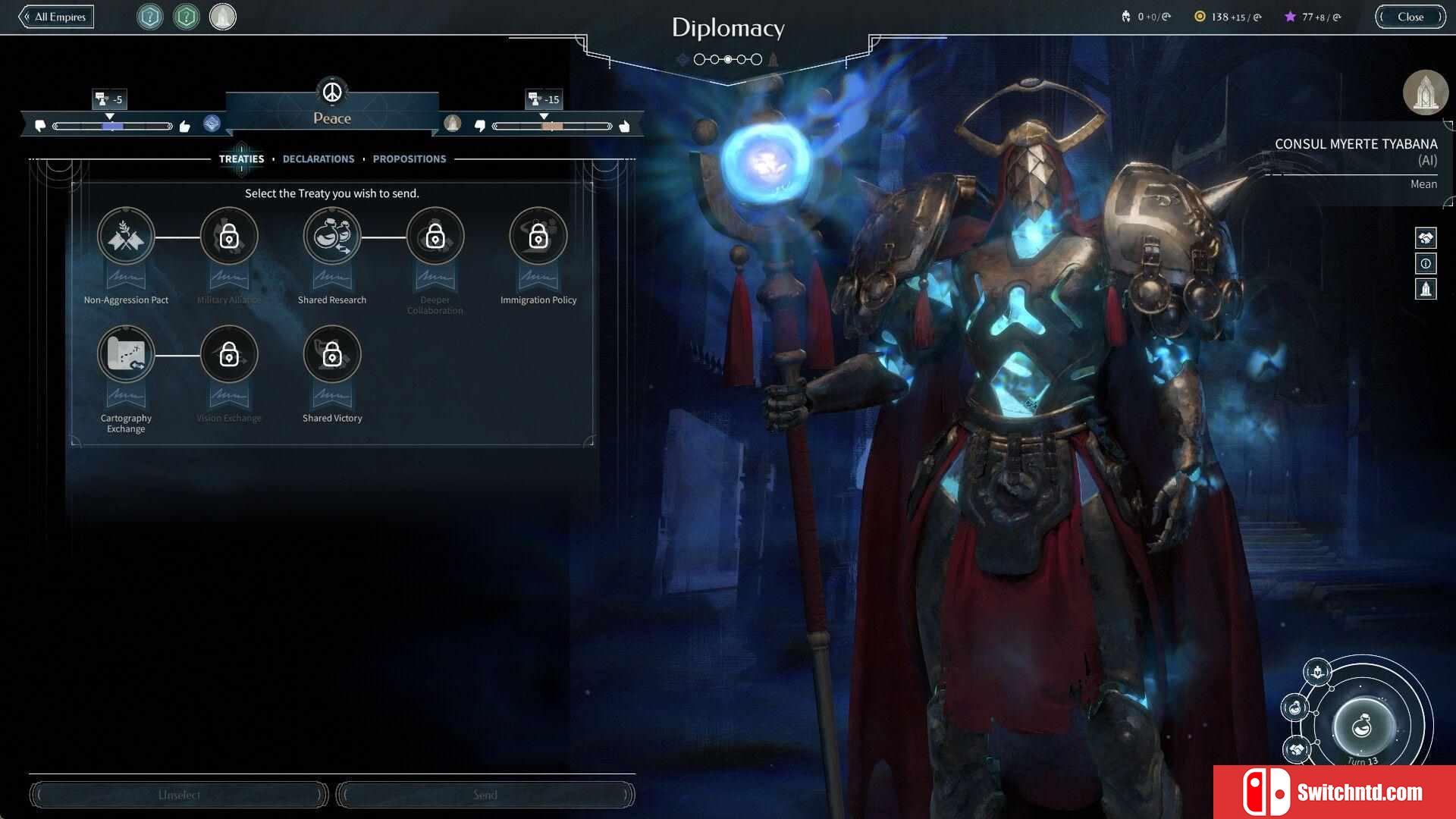Send the selected treaty
The image size is (1456, 819).
coord(485,795)
